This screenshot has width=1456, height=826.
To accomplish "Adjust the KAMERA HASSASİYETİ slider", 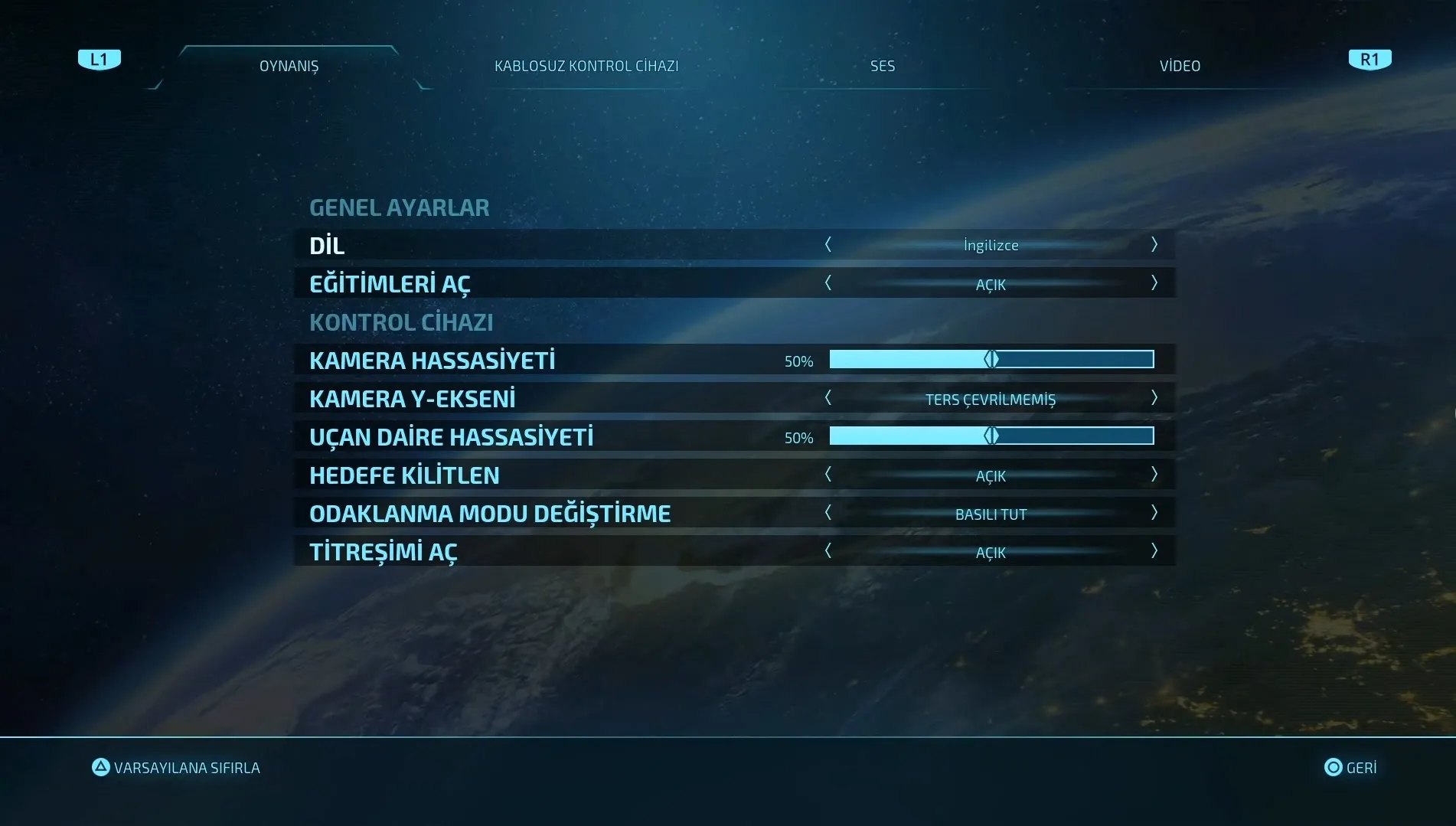I will tap(991, 360).
